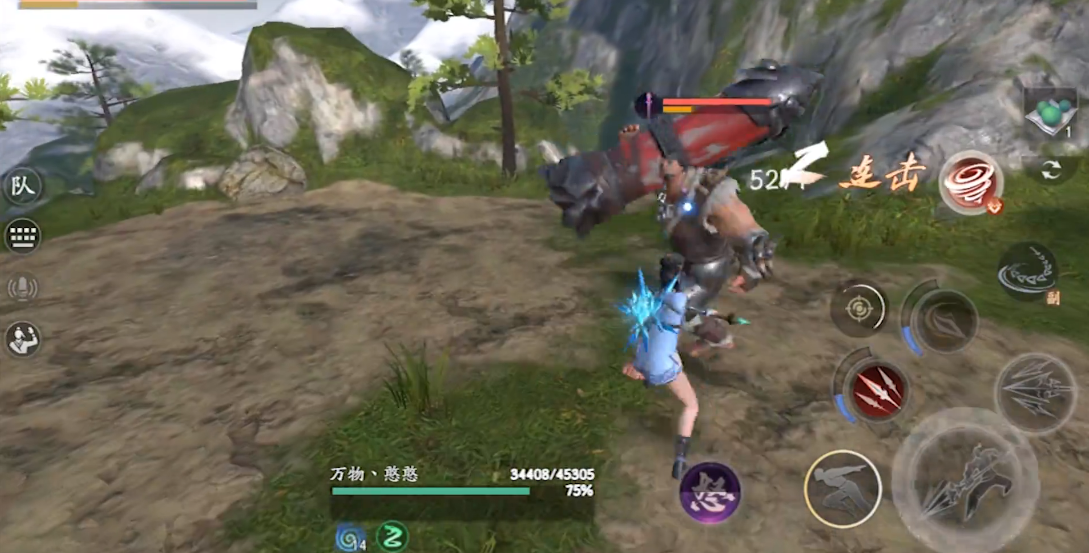The image size is (1089, 553).
Task: Open the team panel with the 队 button
Action: click(x=22, y=187)
